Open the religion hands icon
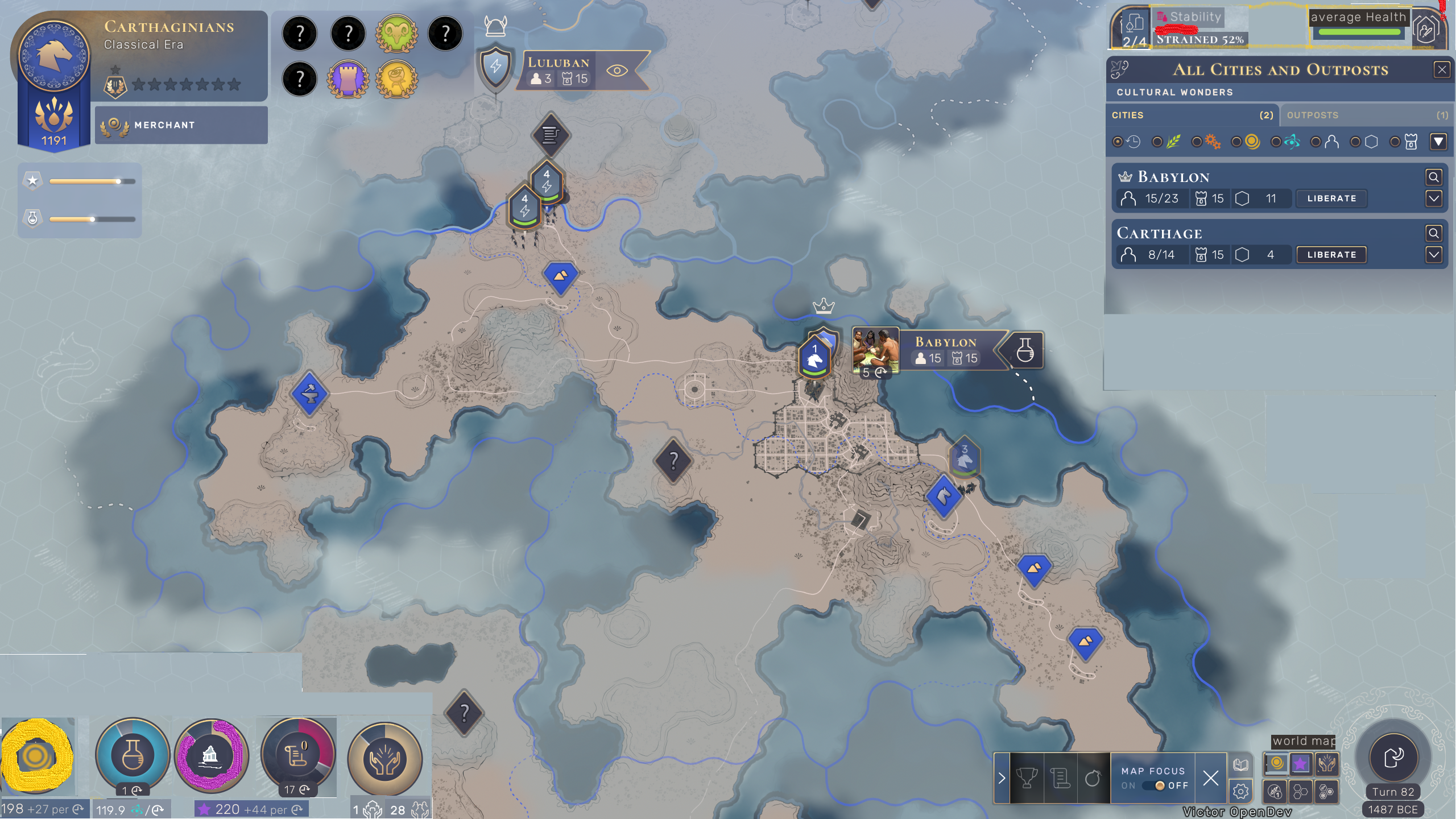Image resolution: width=1456 pixels, height=819 pixels. coord(384,759)
